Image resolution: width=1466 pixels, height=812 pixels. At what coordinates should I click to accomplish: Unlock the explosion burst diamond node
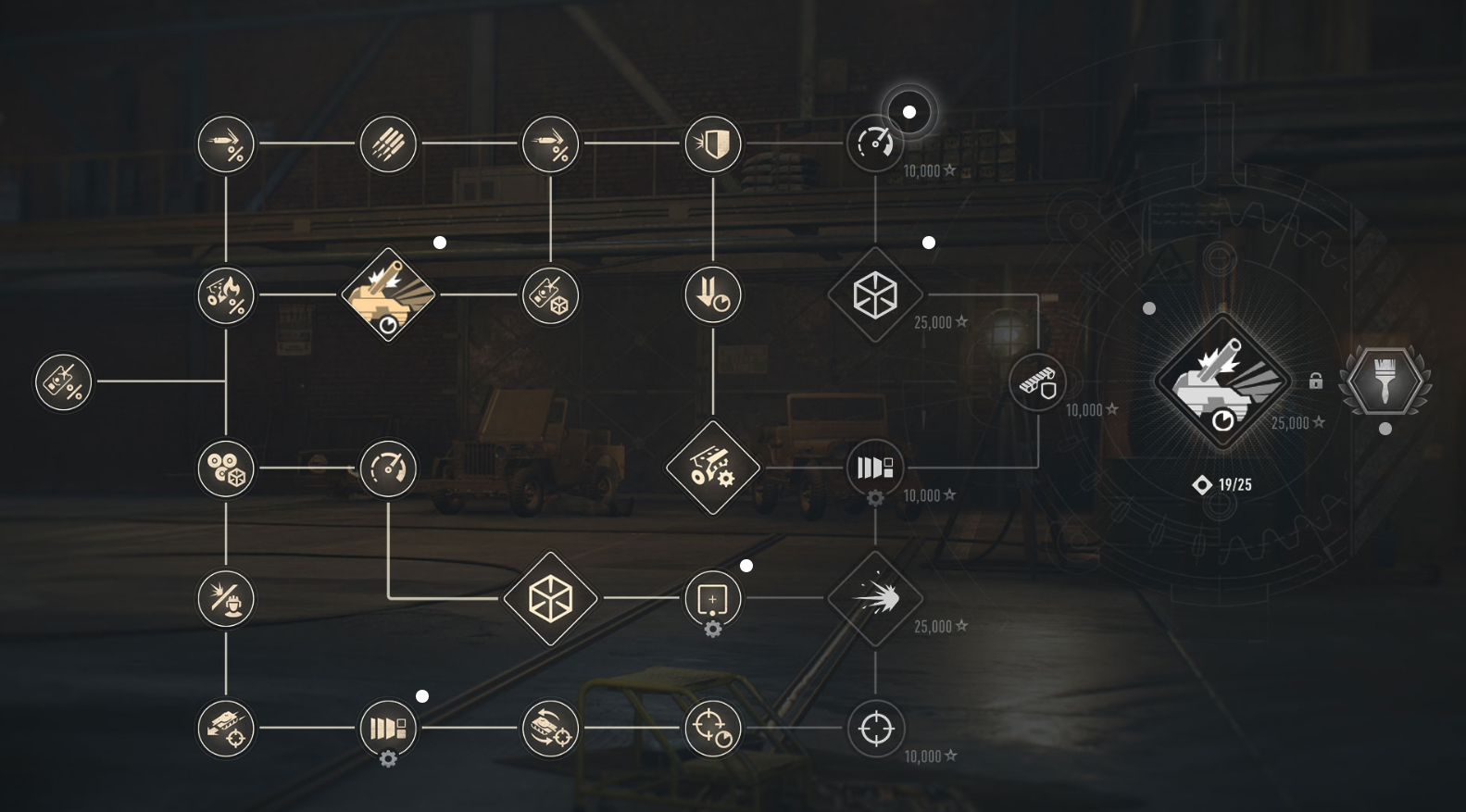tap(875, 599)
